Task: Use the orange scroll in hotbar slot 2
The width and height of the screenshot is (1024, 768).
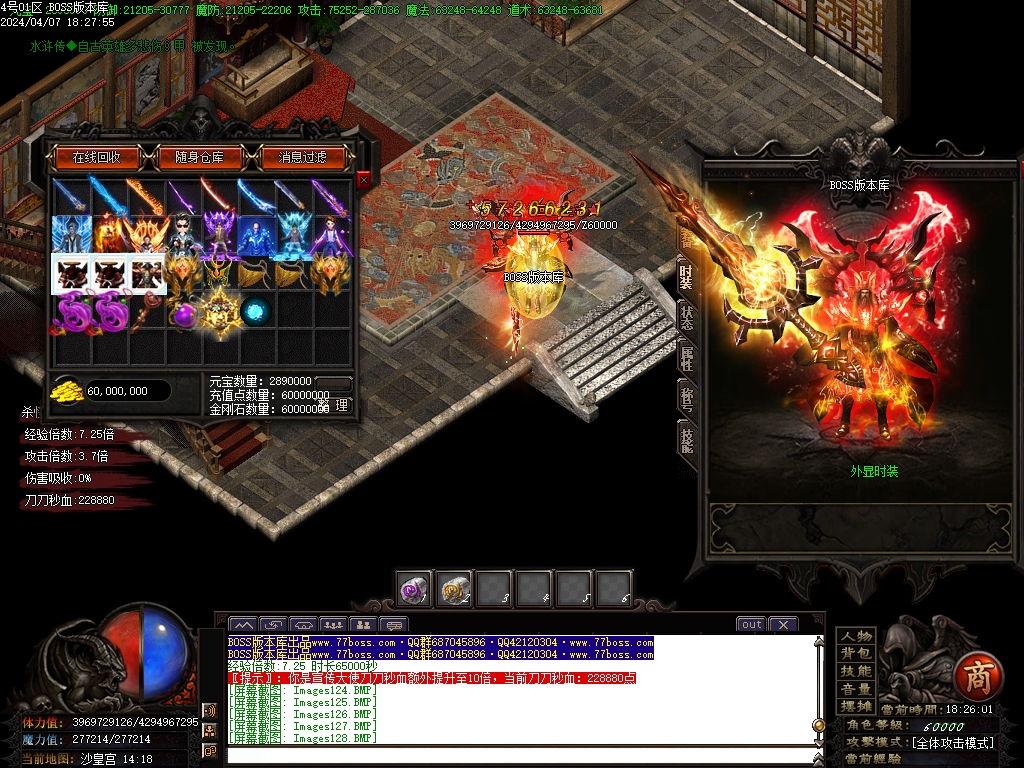Action: (x=454, y=589)
